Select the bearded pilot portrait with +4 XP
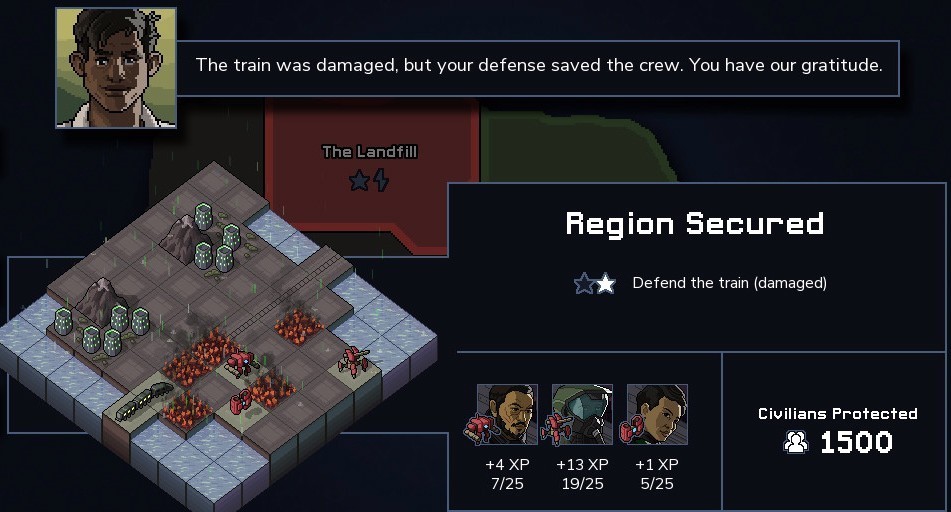The height and width of the screenshot is (512, 951). [x=507, y=414]
